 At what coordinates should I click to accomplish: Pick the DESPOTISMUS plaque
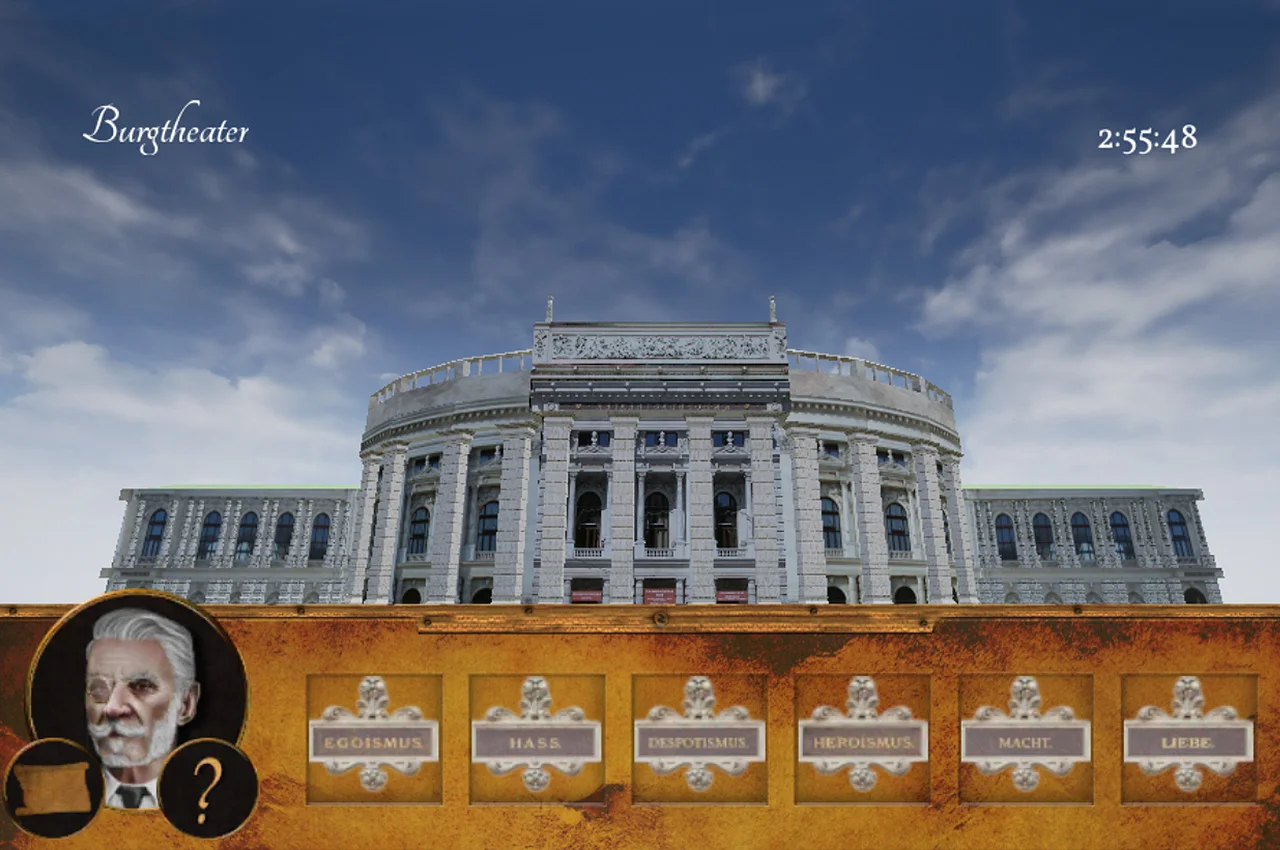[x=699, y=741]
